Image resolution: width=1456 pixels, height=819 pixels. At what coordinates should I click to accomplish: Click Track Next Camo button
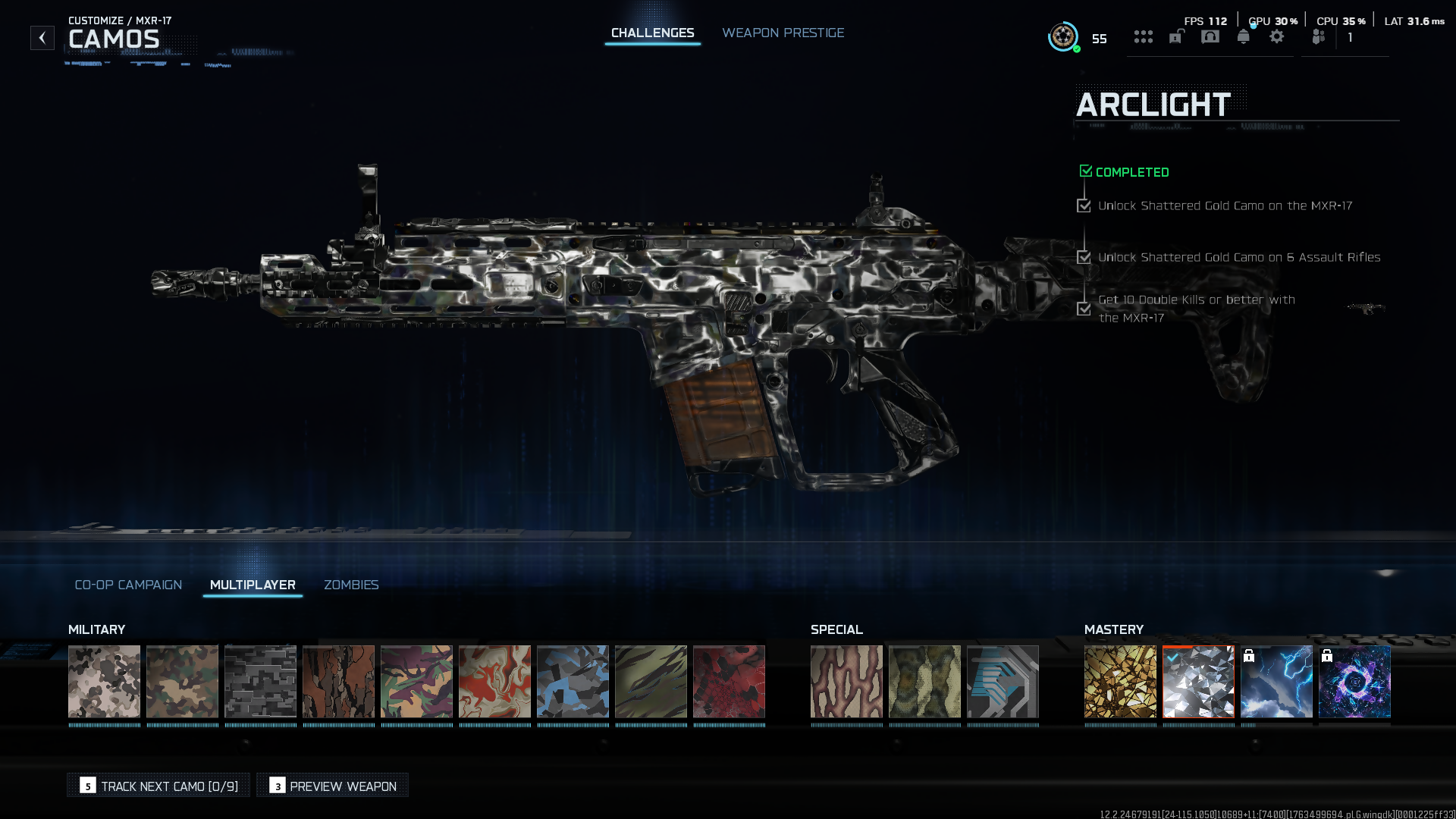[158, 786]
